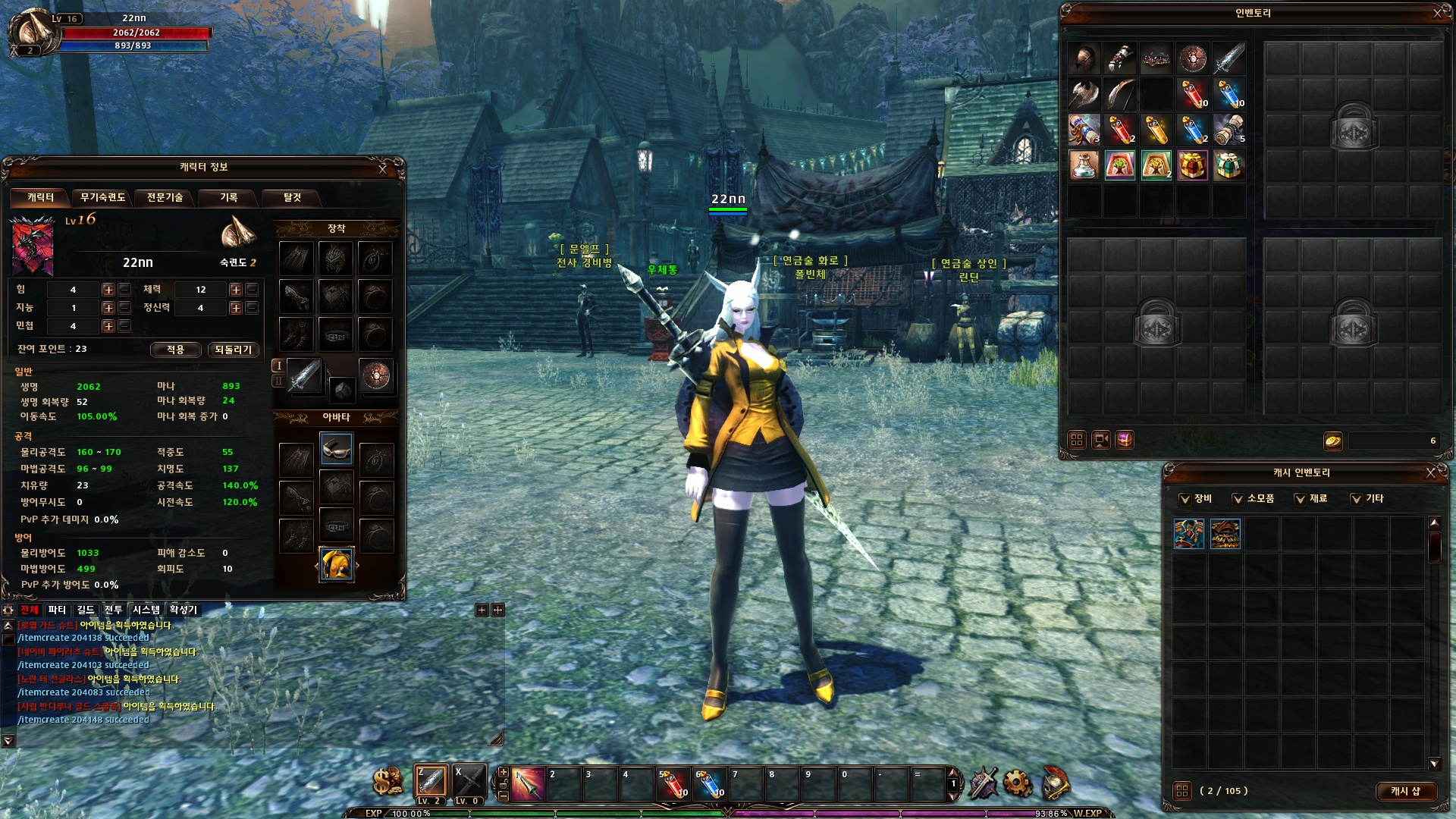1456x819 pixels.
Task: Select the equipped sunglasses avatar slot
Action: [x=336, y=449]
